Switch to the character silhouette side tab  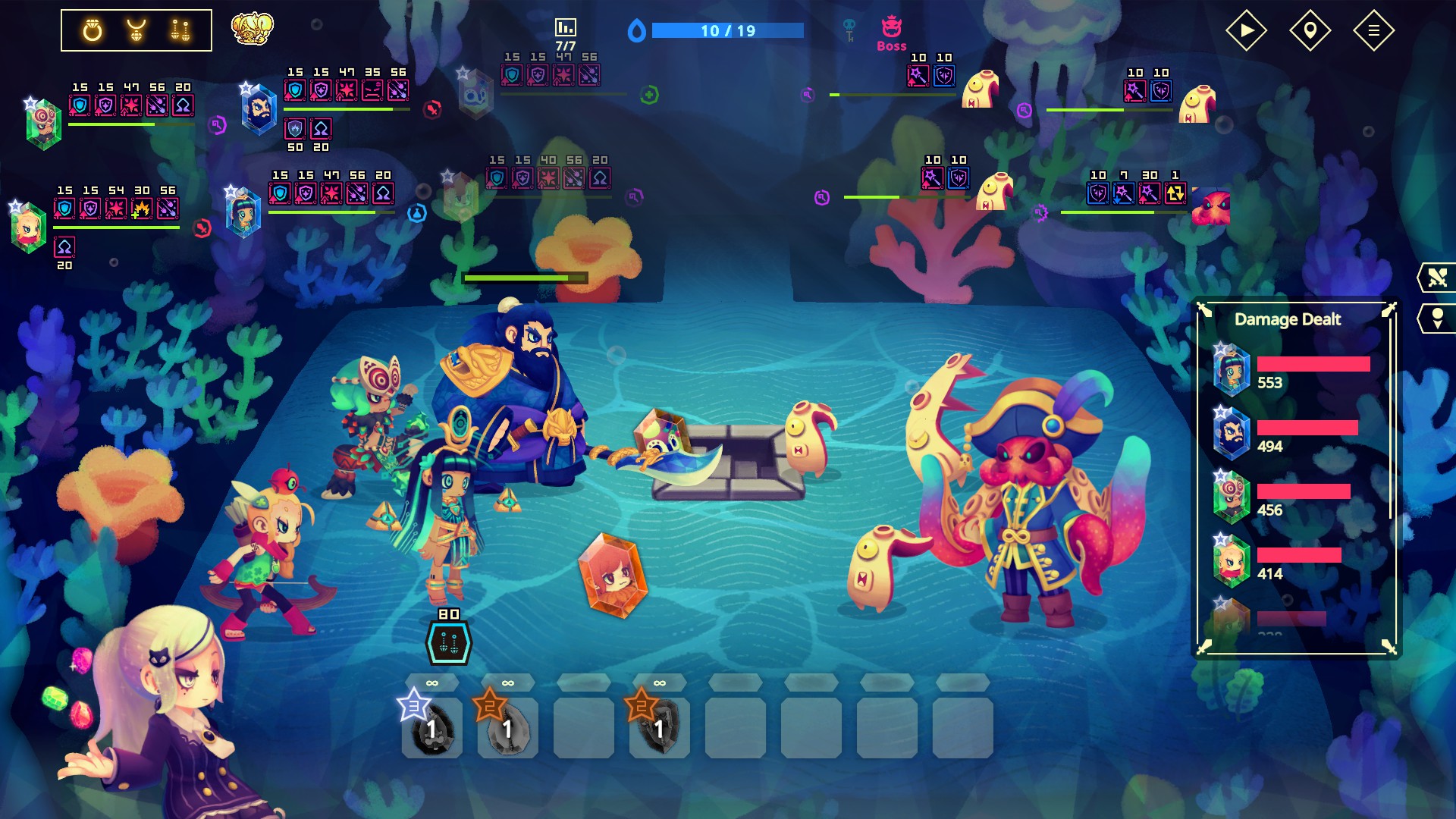click(1436, 318)
